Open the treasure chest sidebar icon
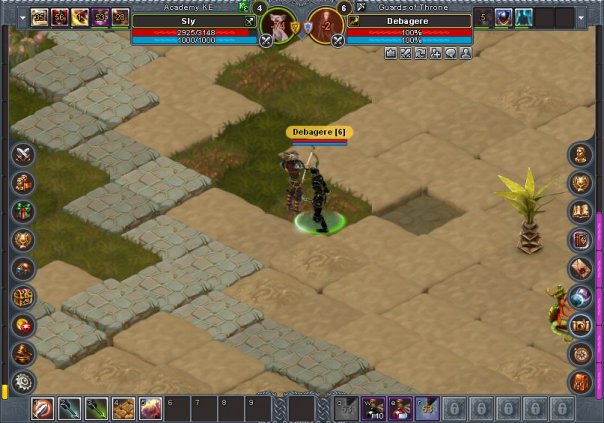 [x=581, y=325]
